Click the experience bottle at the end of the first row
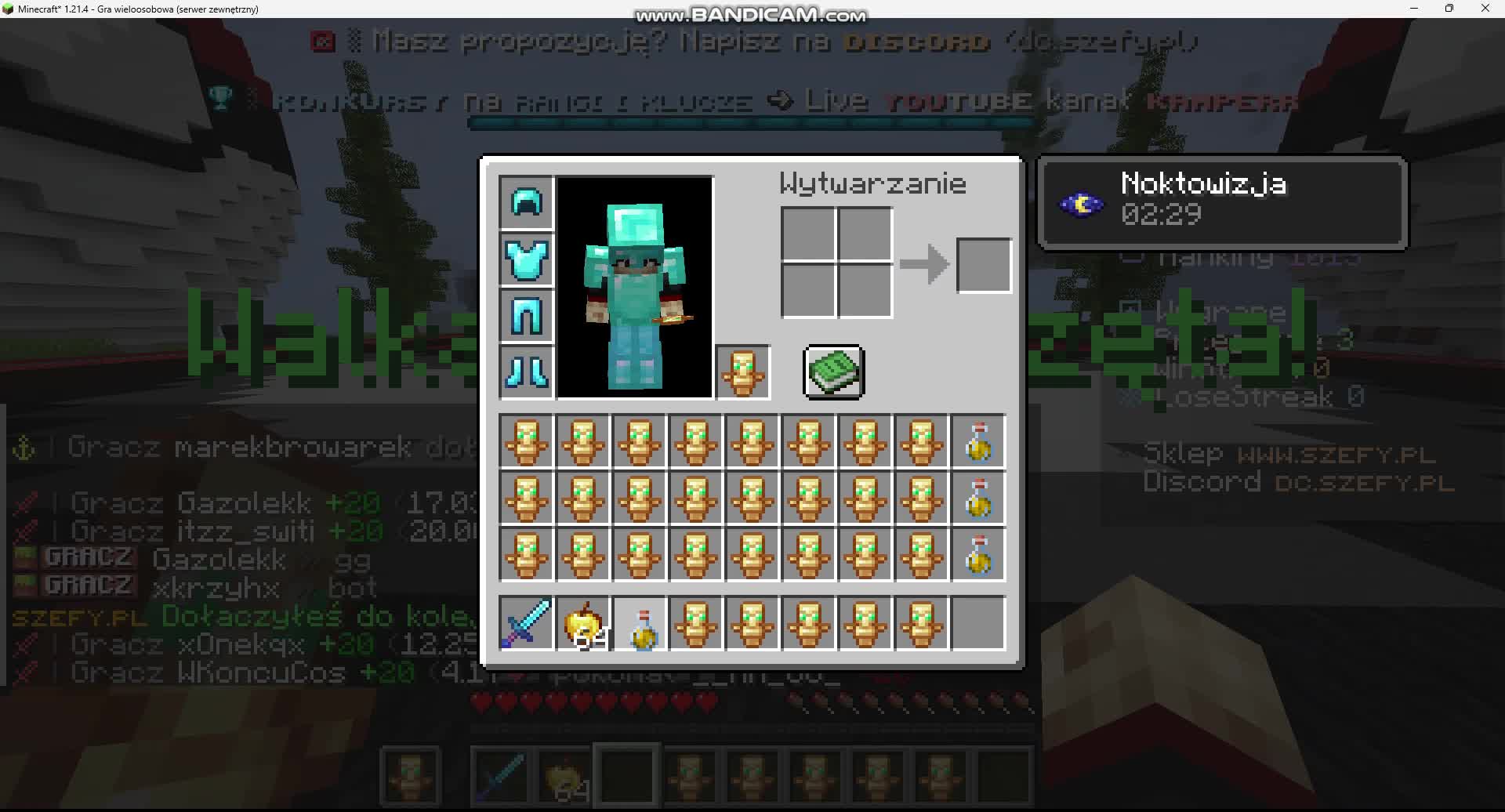Viewport: 1505px width, 812px height. click(x=979, y=441)
